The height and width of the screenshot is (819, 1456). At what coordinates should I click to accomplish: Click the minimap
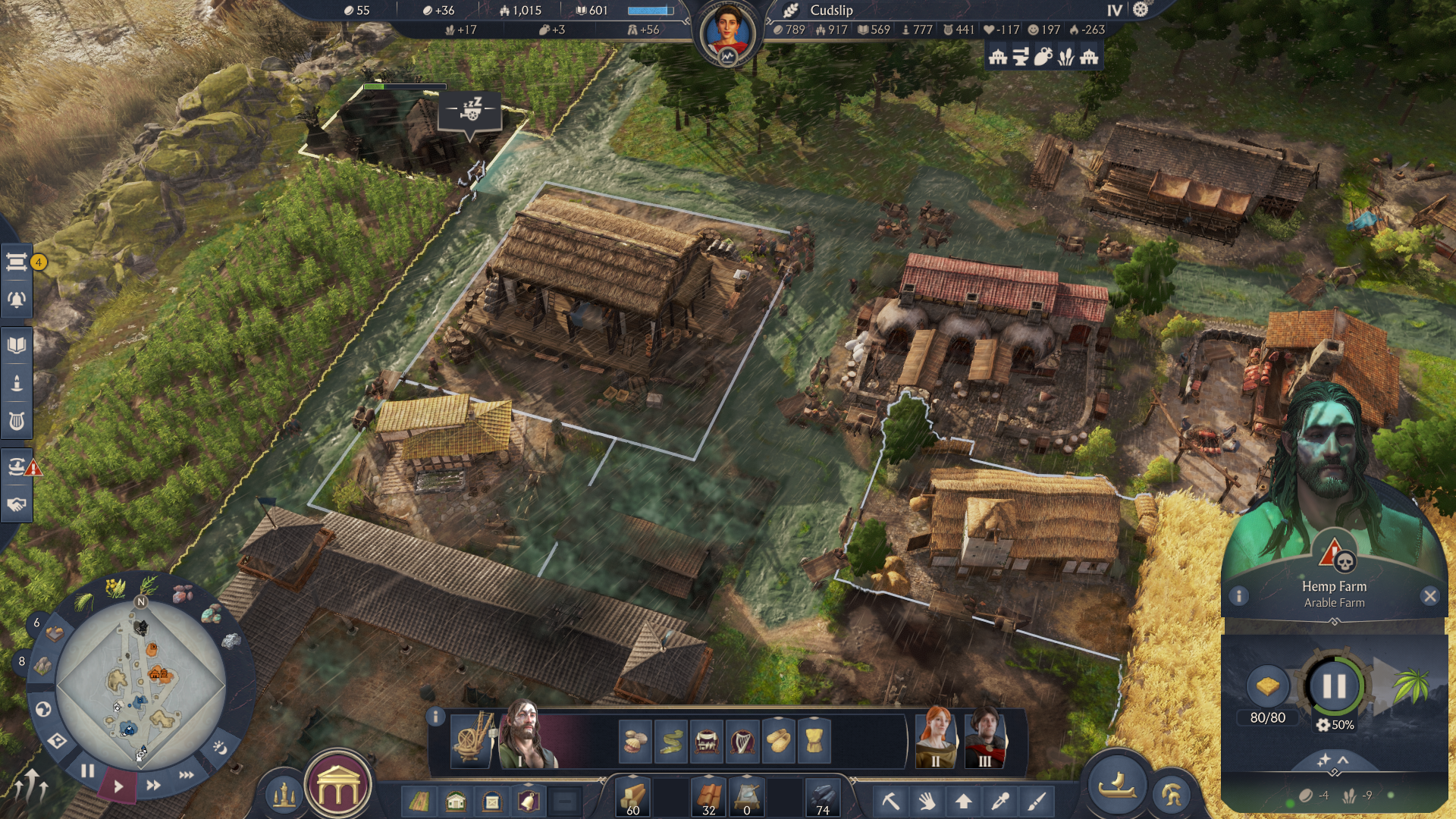point(140,682)
